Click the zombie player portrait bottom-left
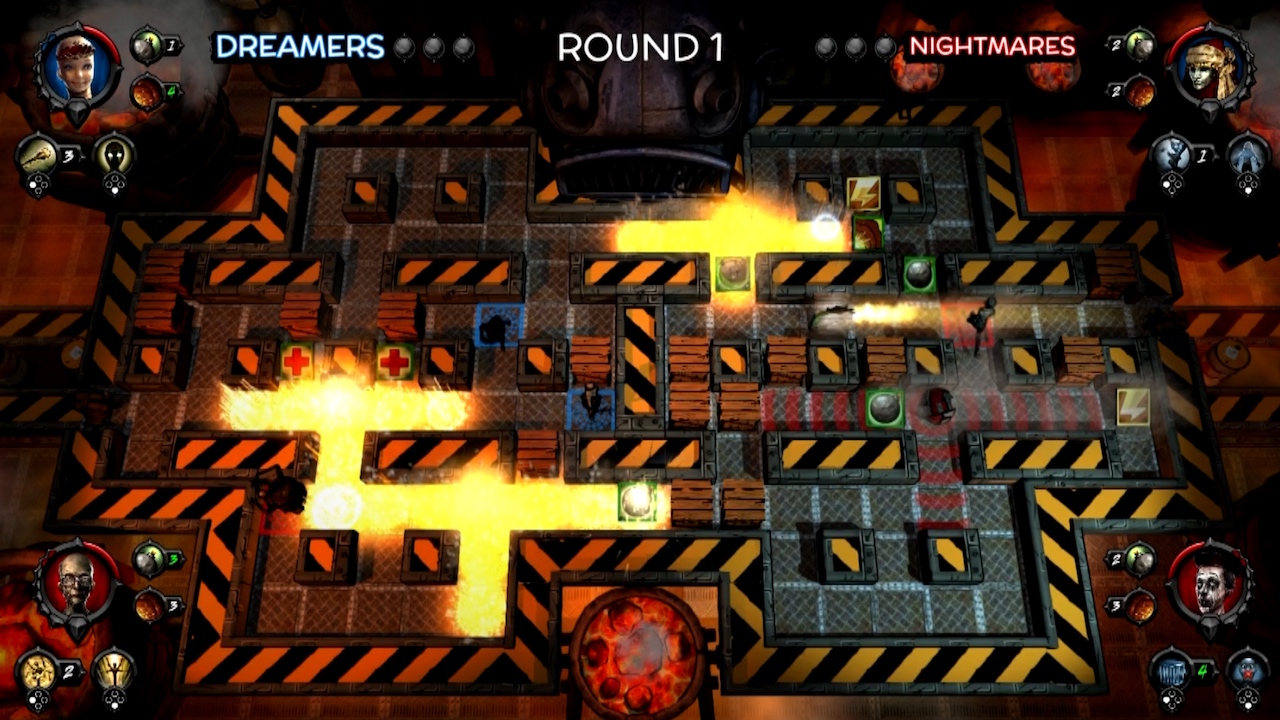 (x=76, y=582)
